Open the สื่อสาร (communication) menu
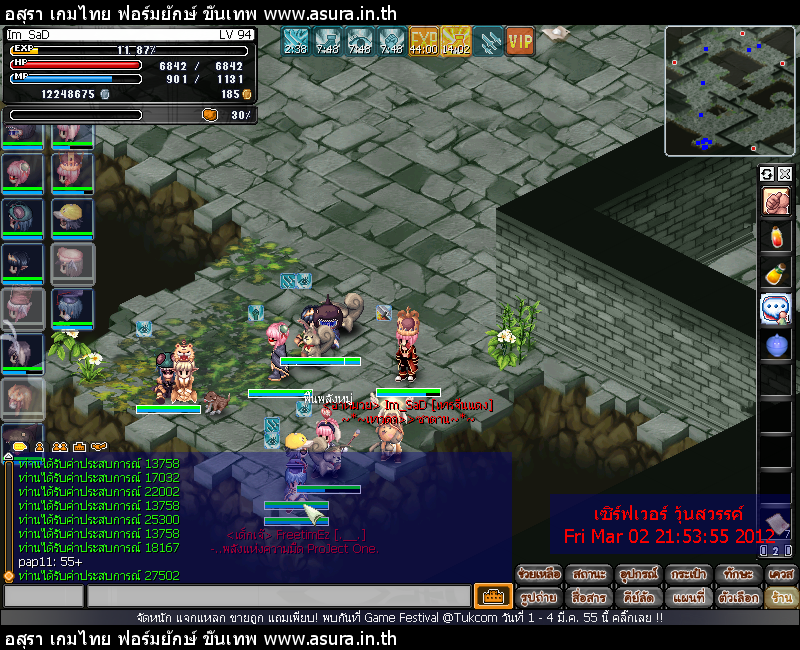800x650 pixels. pyautogui.click(x=589, y=597)
